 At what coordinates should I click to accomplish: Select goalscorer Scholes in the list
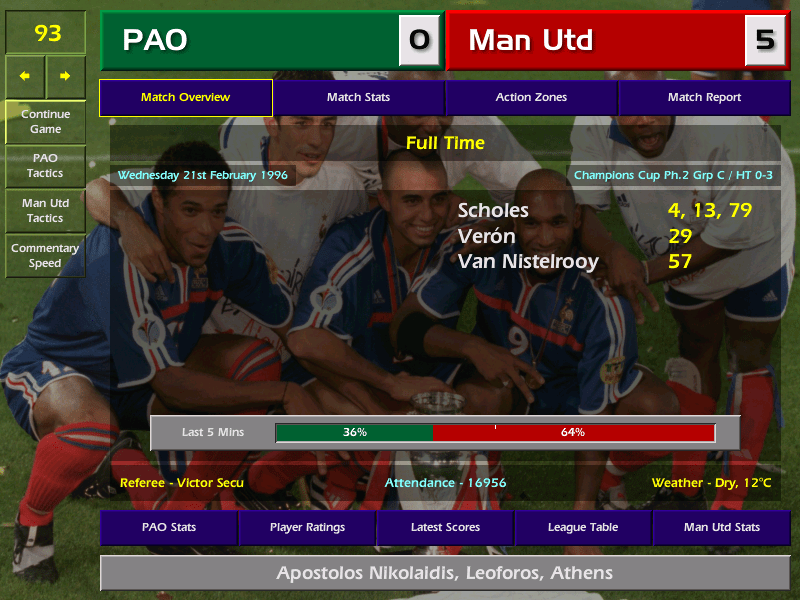(x=493, y=211)
